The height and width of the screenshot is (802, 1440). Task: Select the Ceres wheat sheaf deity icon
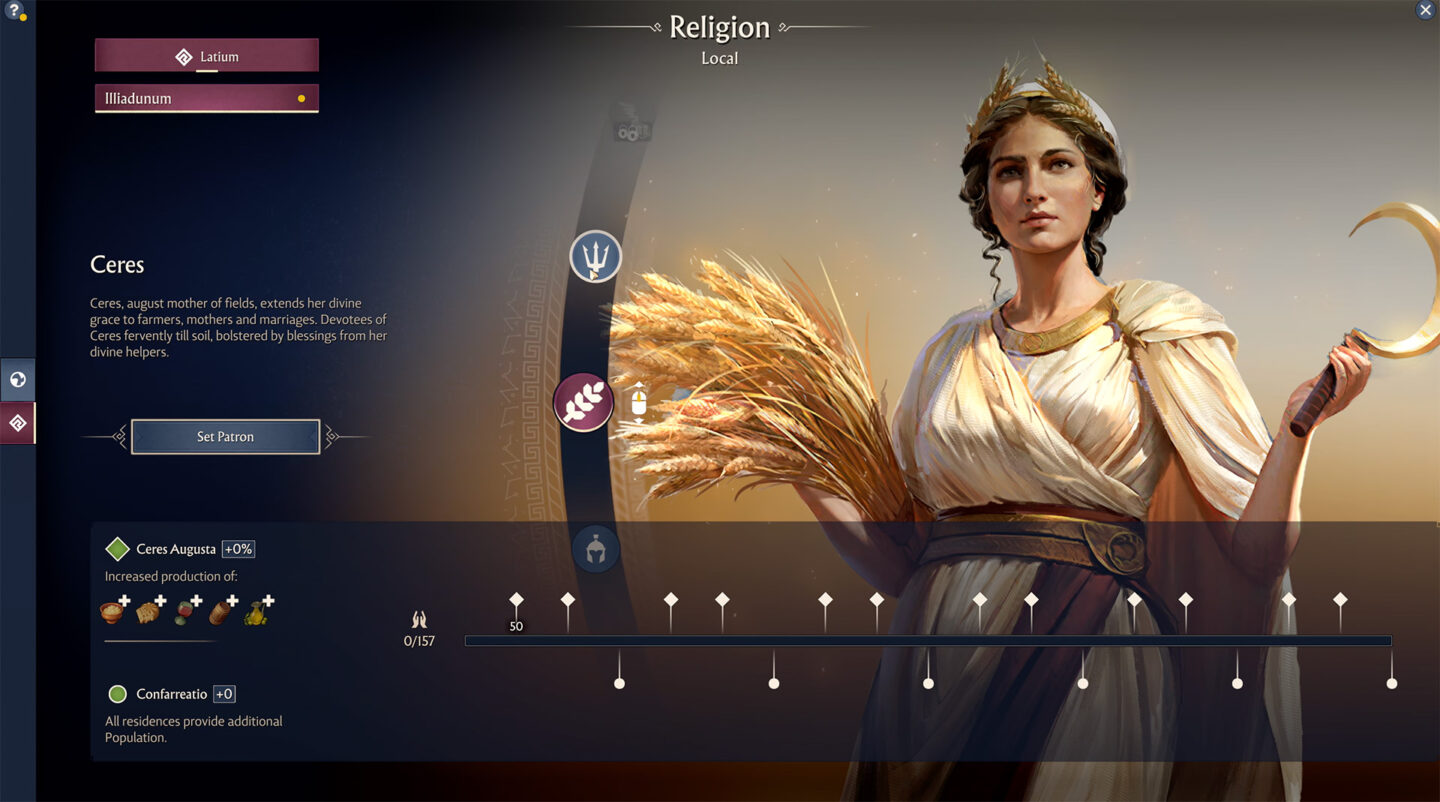pyautogui.click(x=583, y=401)
